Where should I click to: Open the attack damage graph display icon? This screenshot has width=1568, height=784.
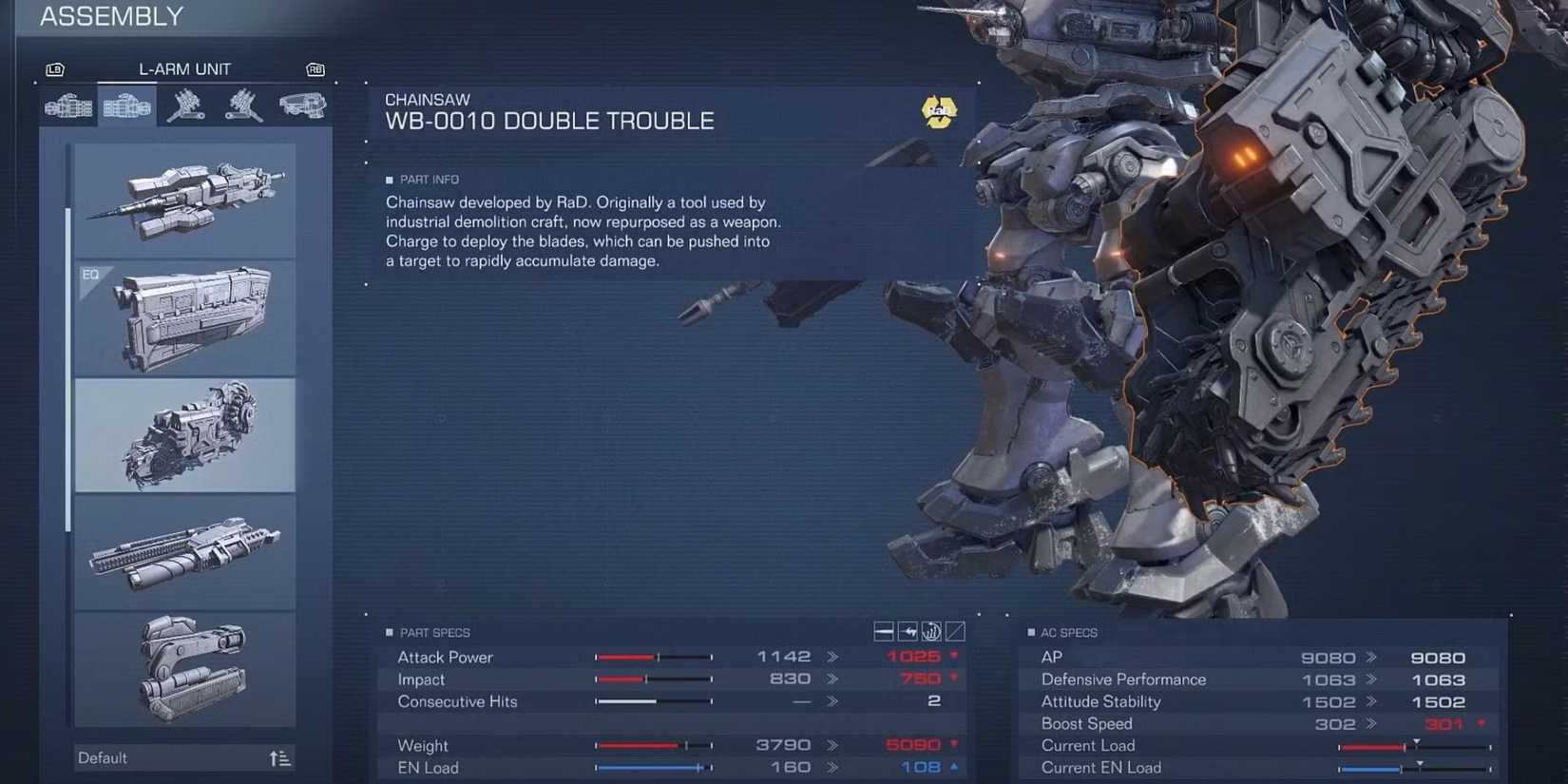pyautogui.click(x=932, y=630)
